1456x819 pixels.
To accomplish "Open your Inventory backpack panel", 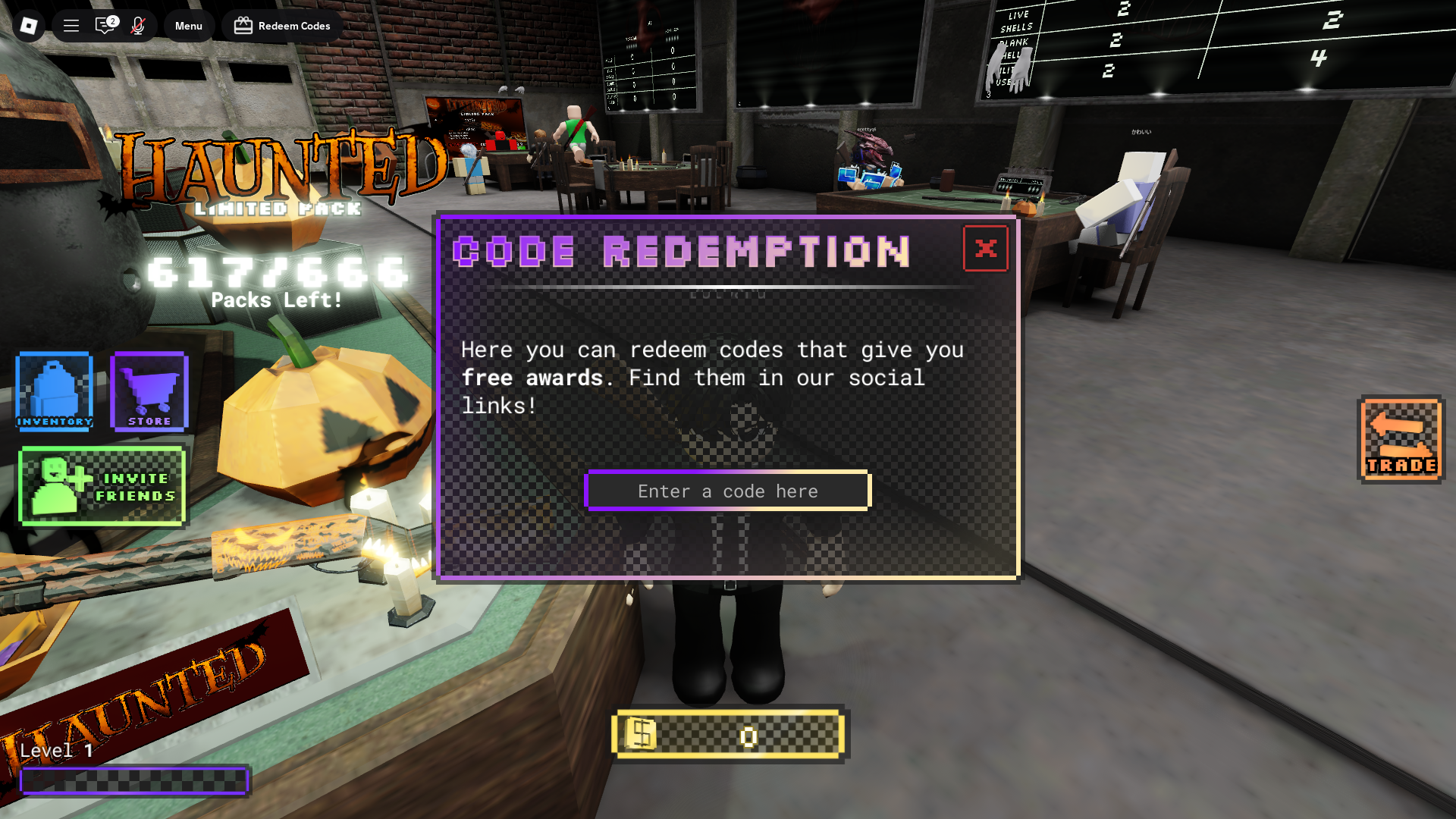I will click(54, 391).
